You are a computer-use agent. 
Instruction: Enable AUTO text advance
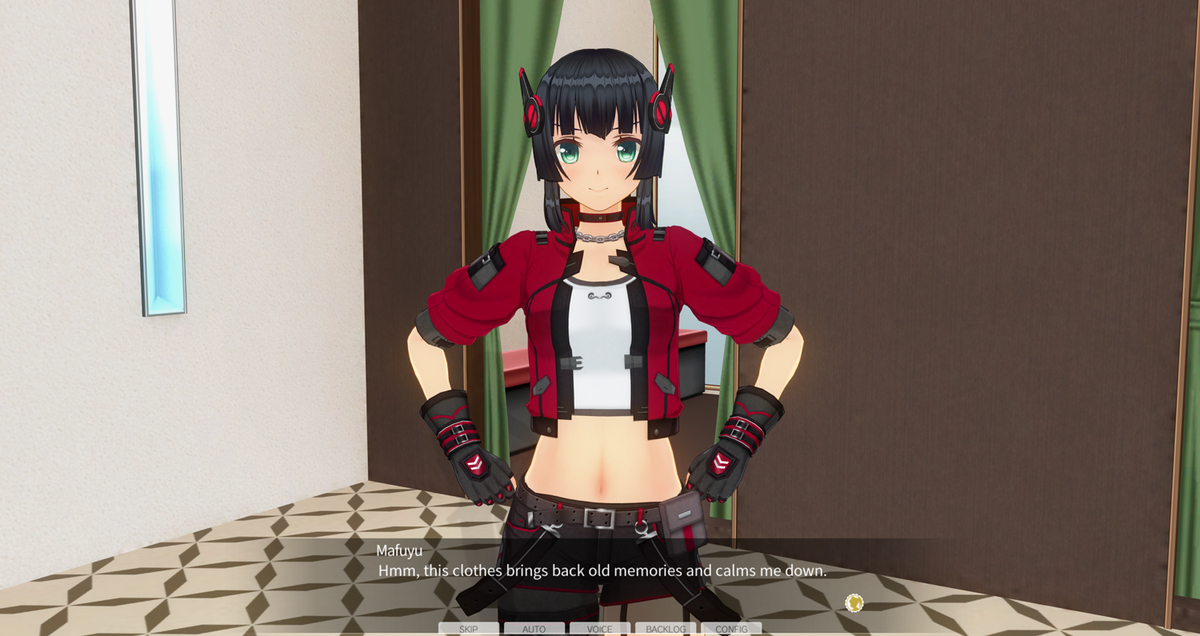(534, 629)
